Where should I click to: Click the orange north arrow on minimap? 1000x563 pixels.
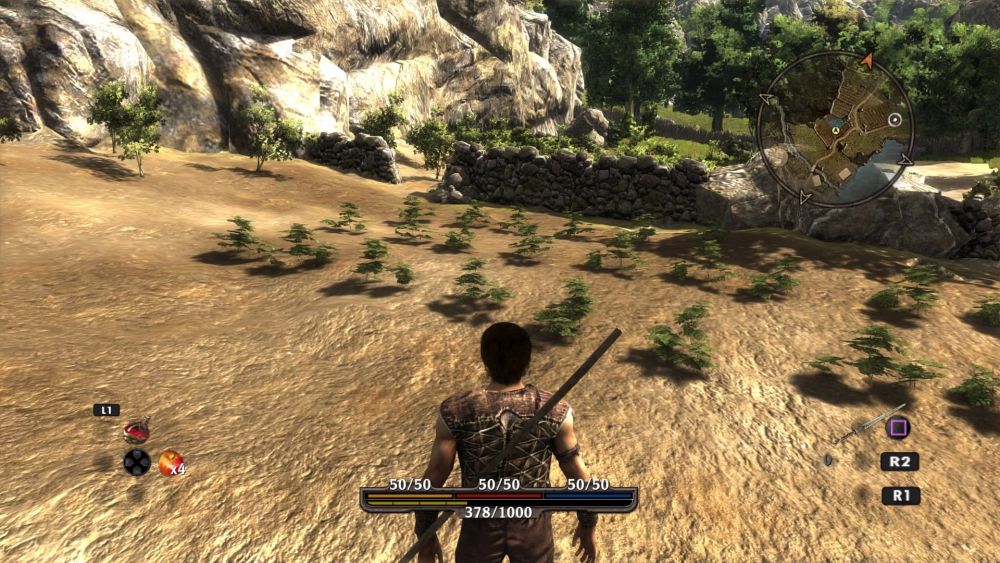[x=866, y=61]
